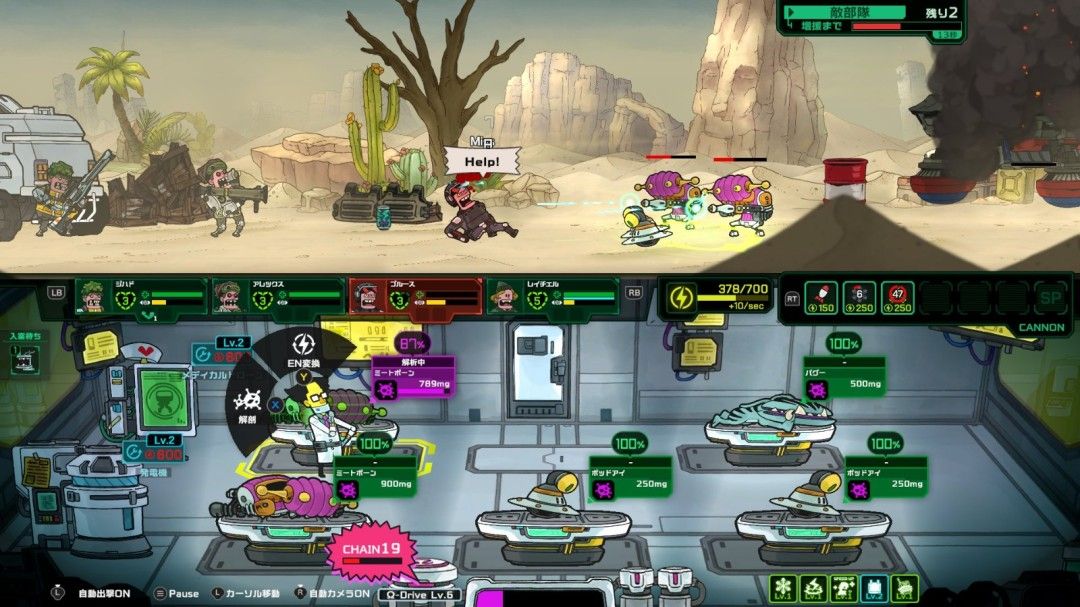
Task: Open the 解析中 ミートボーン 789mg panel
Action: coord(412,377)
